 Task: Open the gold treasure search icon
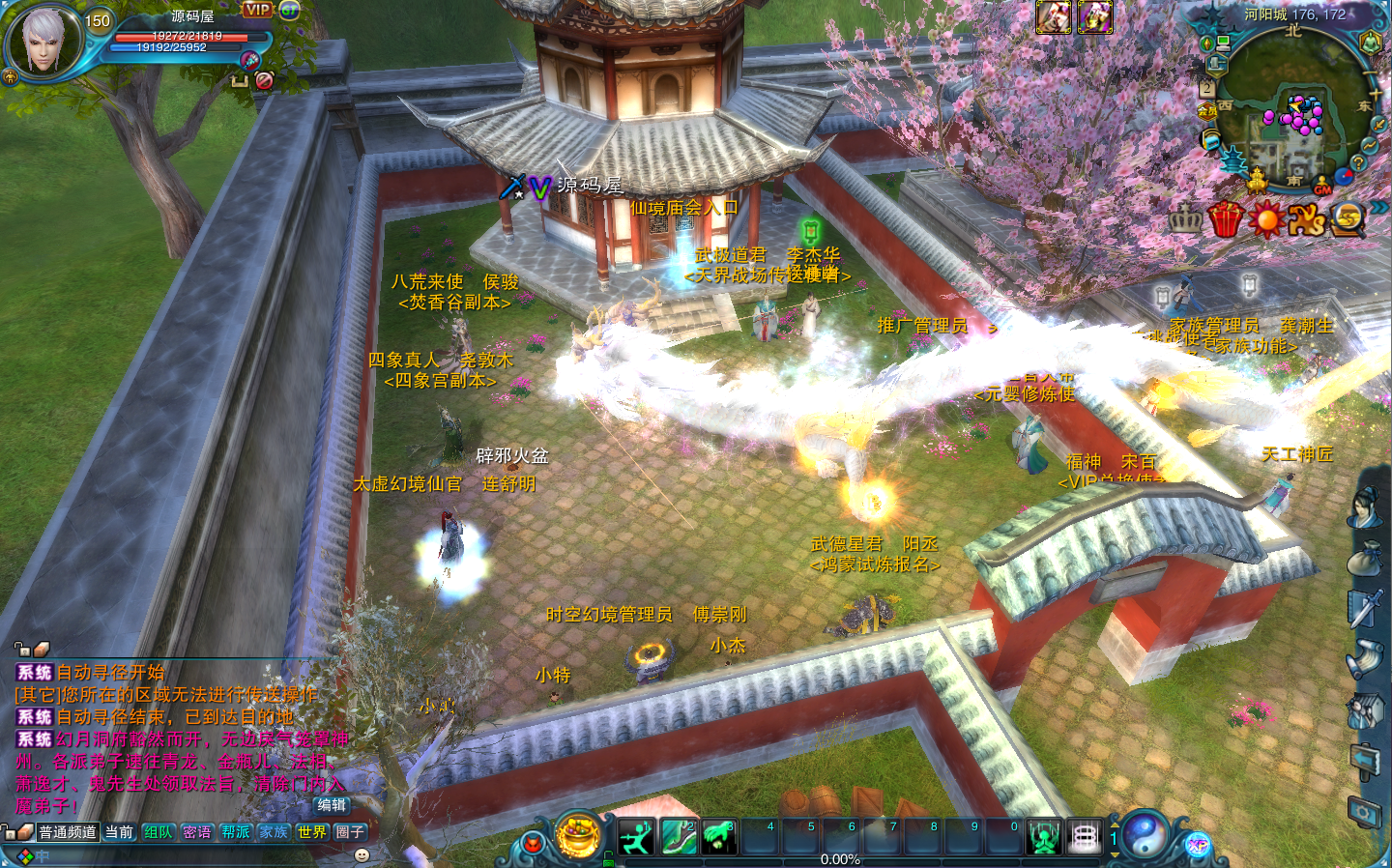1348,220
